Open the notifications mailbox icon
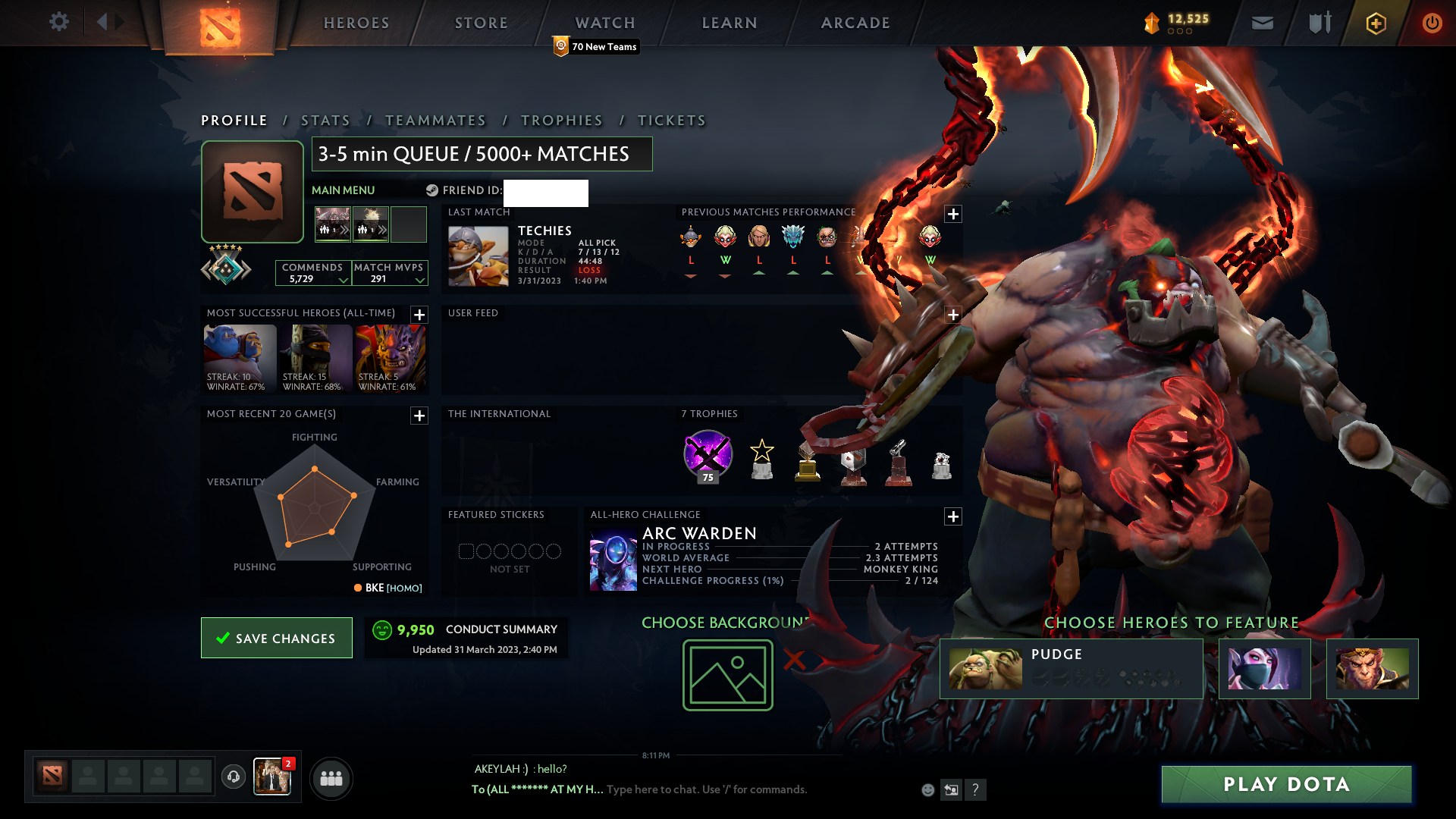This screenshot has width=1456, height=819. tap(1261, 22)
